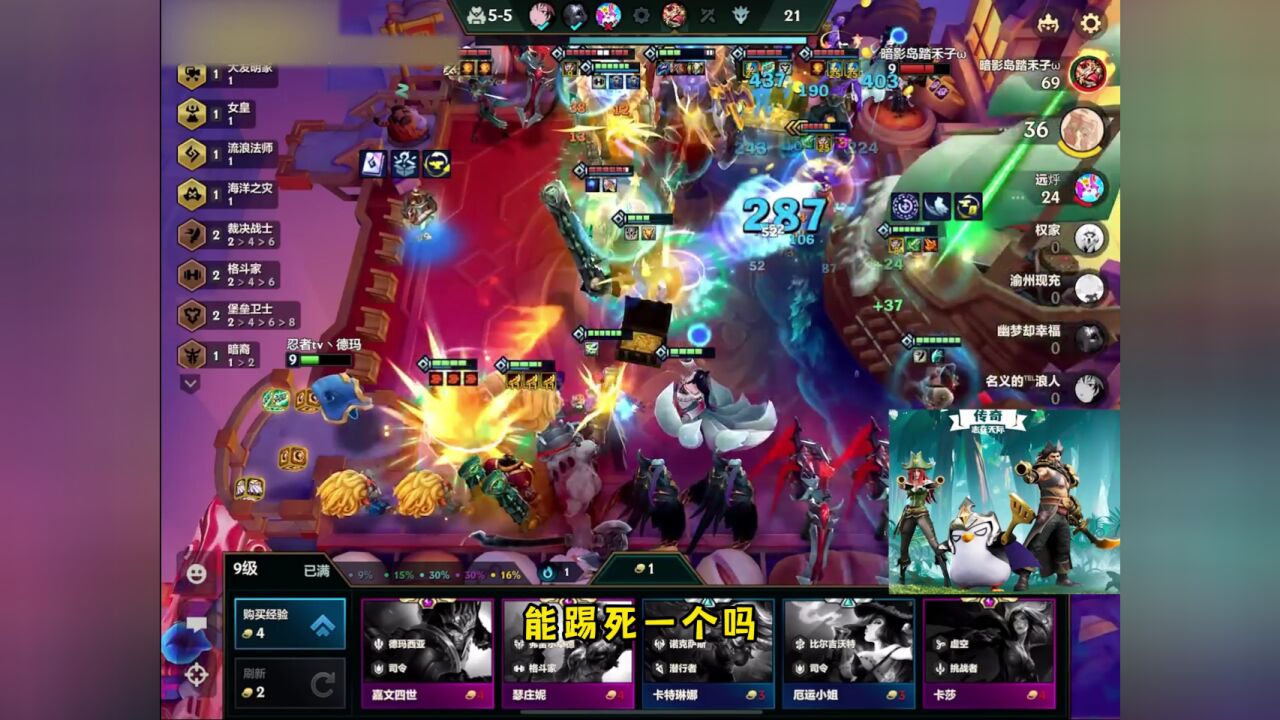Purchase the 瑟庄妮 champion card
Image resolution: width=1280 pixels, height=720 pixels.
(568, 654)
